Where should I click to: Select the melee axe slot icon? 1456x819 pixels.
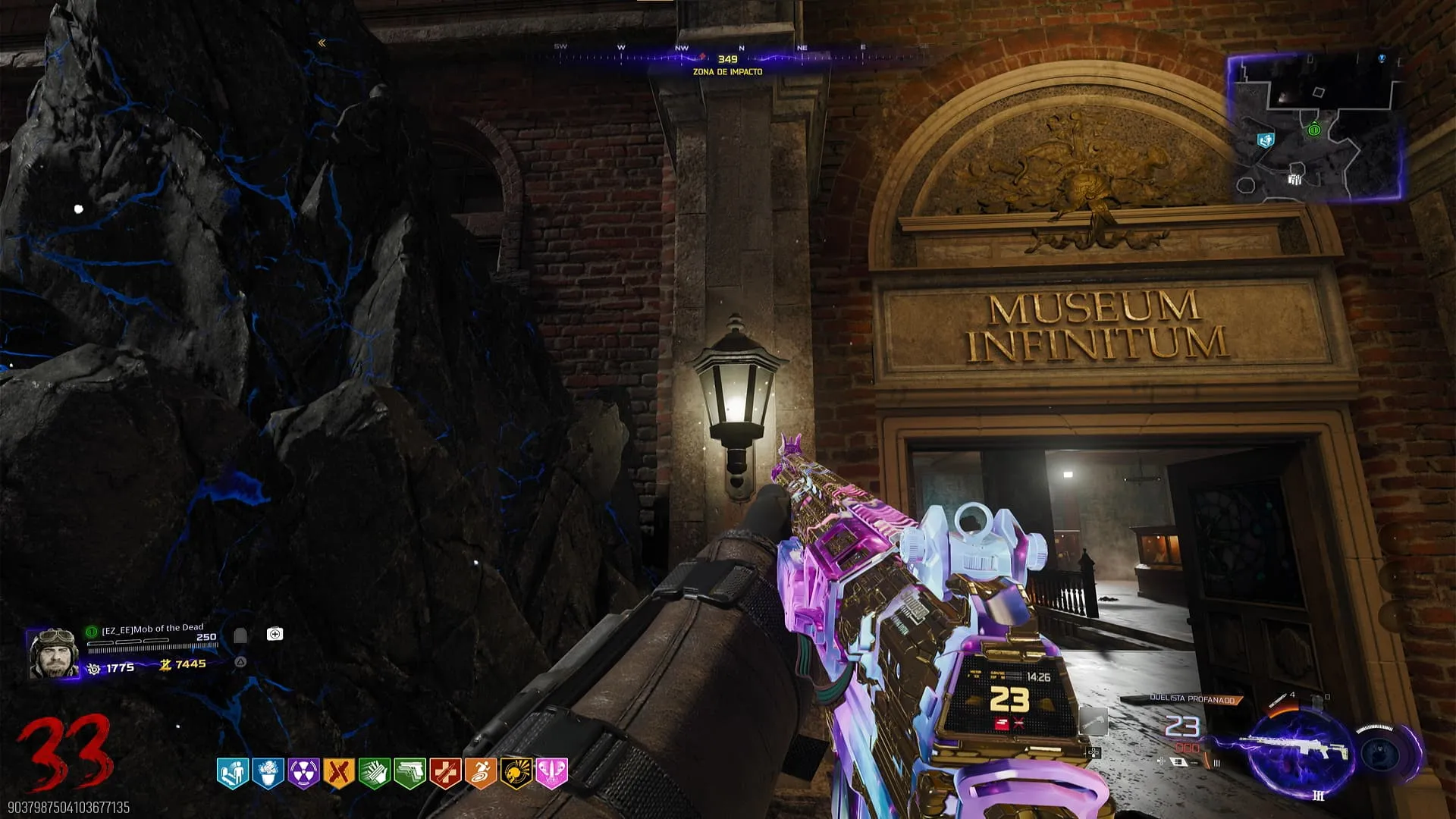pos(1094,721)
